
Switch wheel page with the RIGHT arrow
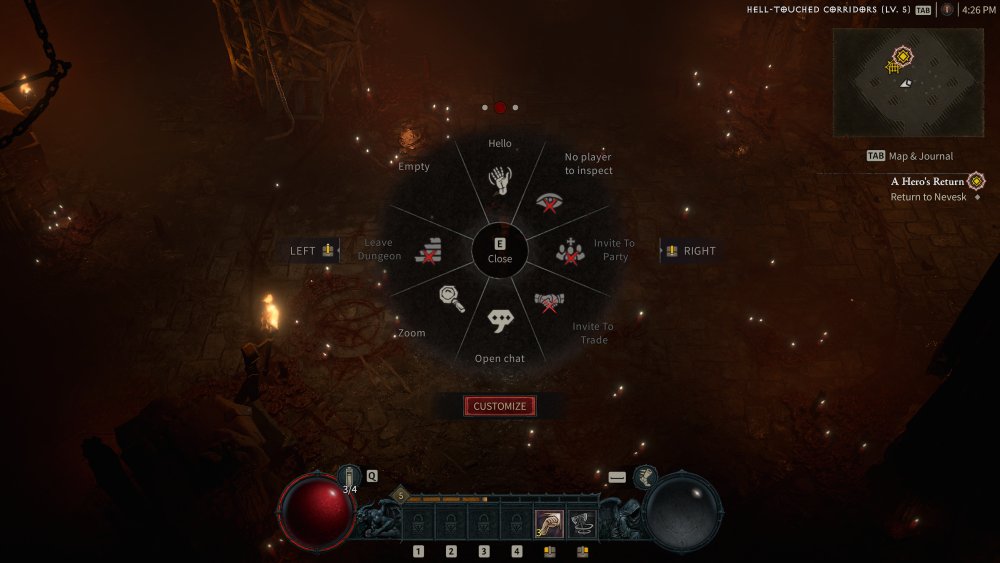[690, 251]
